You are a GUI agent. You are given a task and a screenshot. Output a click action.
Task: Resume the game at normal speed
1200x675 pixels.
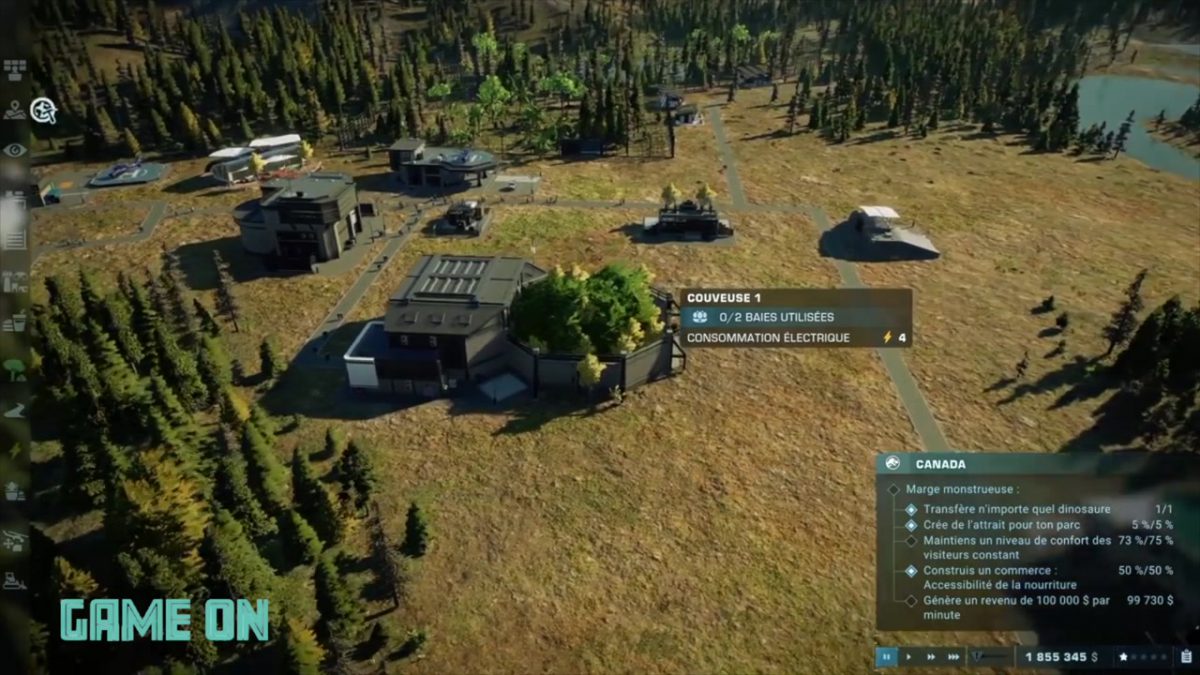908,657
